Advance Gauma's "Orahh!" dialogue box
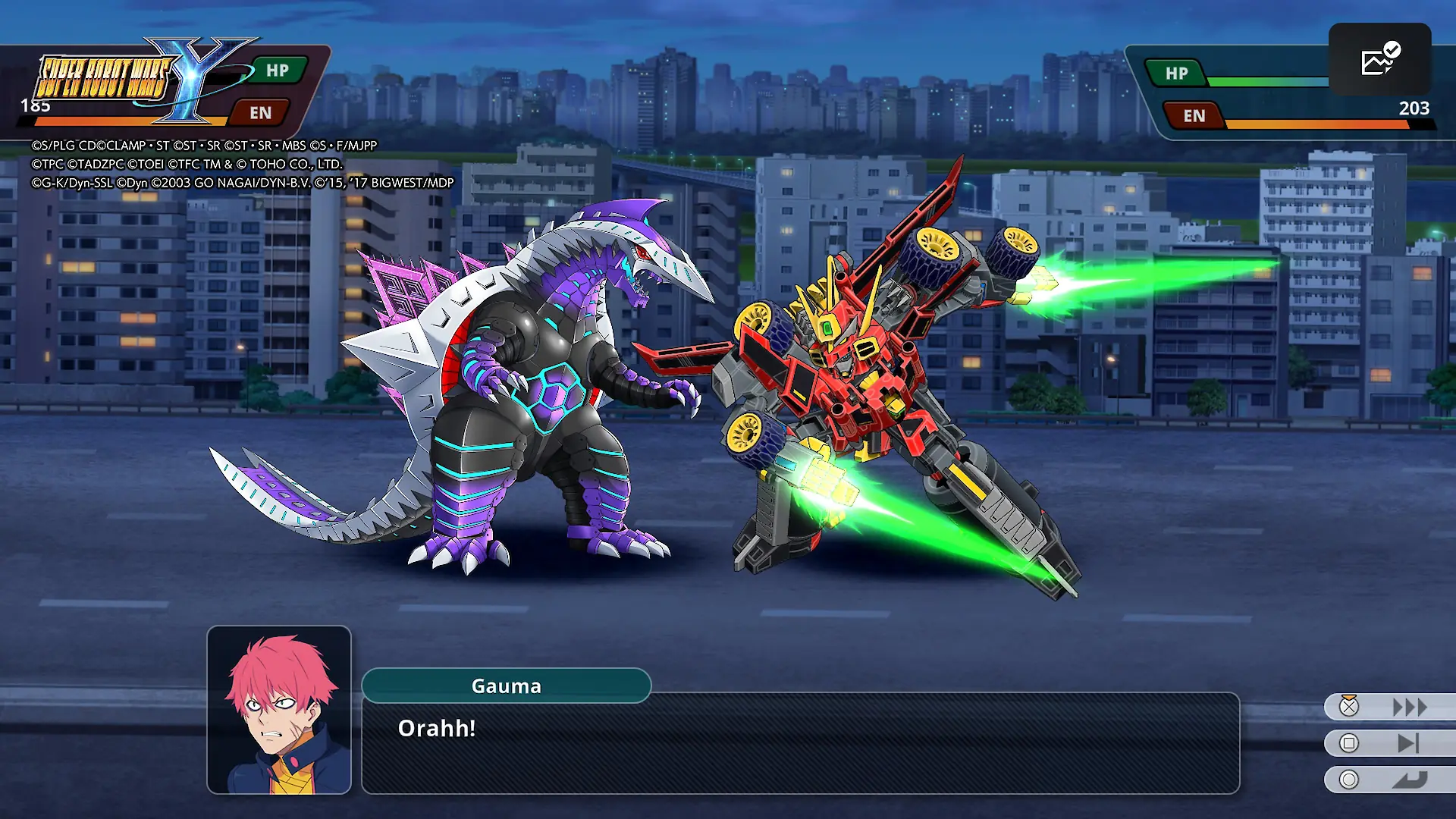The width and height of the screenshot is (1456, 819). coord(800,743)
